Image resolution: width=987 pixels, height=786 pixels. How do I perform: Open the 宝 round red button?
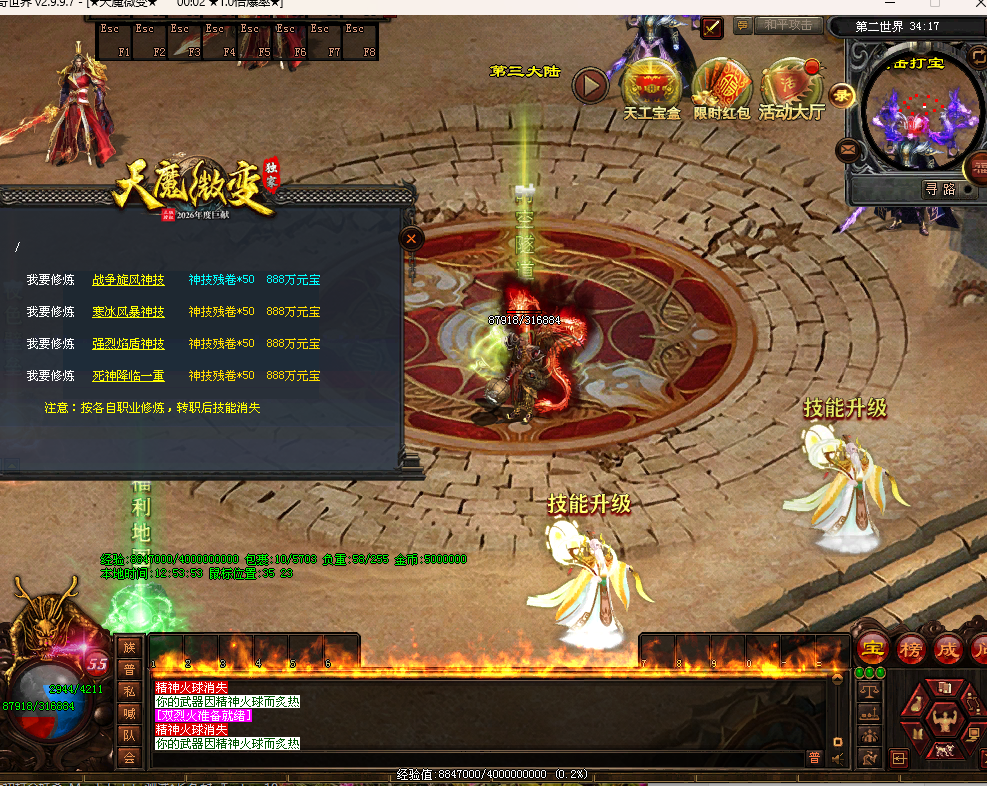874,649
